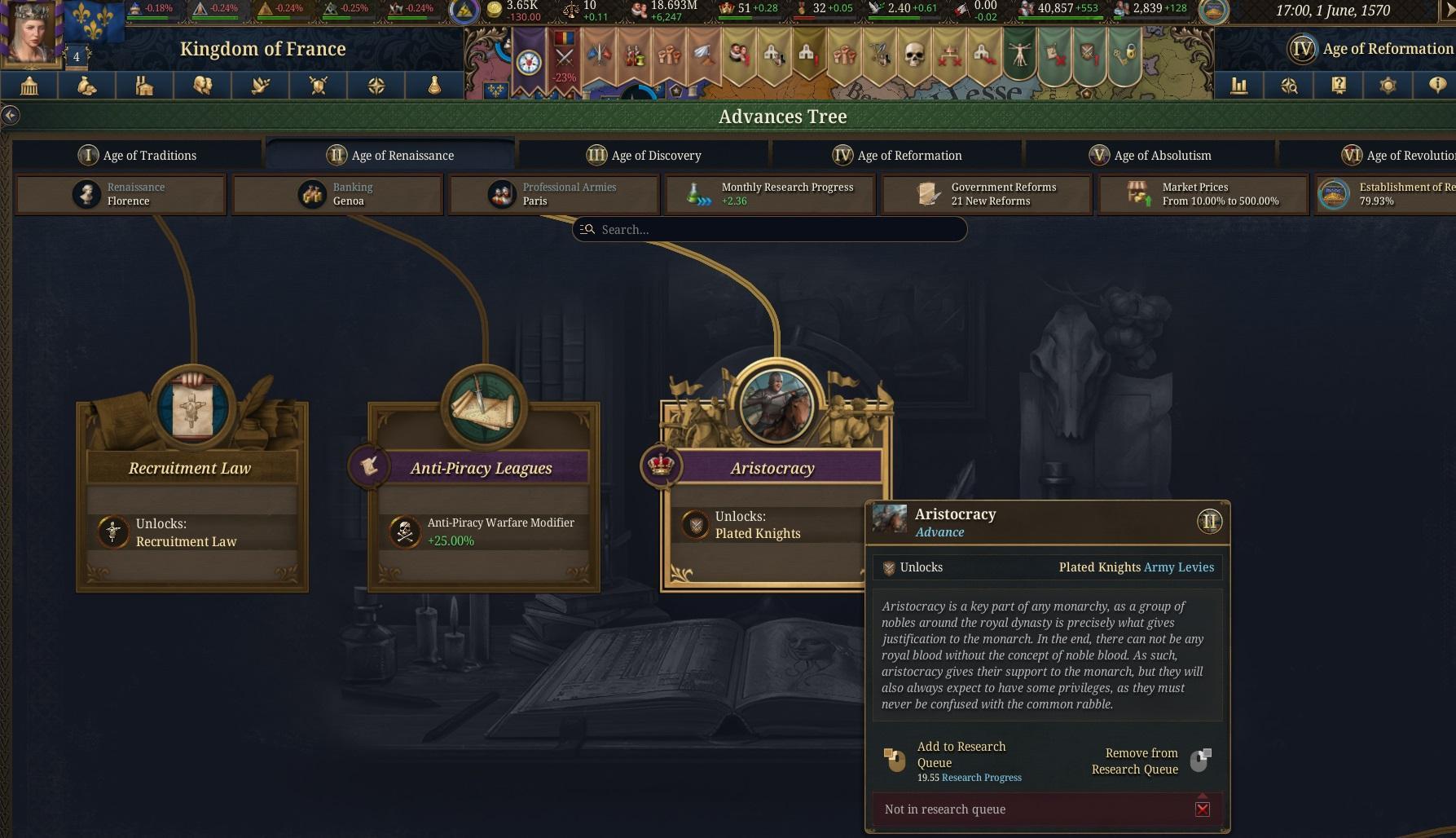
Task: View Market Prices info box
Action: (1203, 194)
